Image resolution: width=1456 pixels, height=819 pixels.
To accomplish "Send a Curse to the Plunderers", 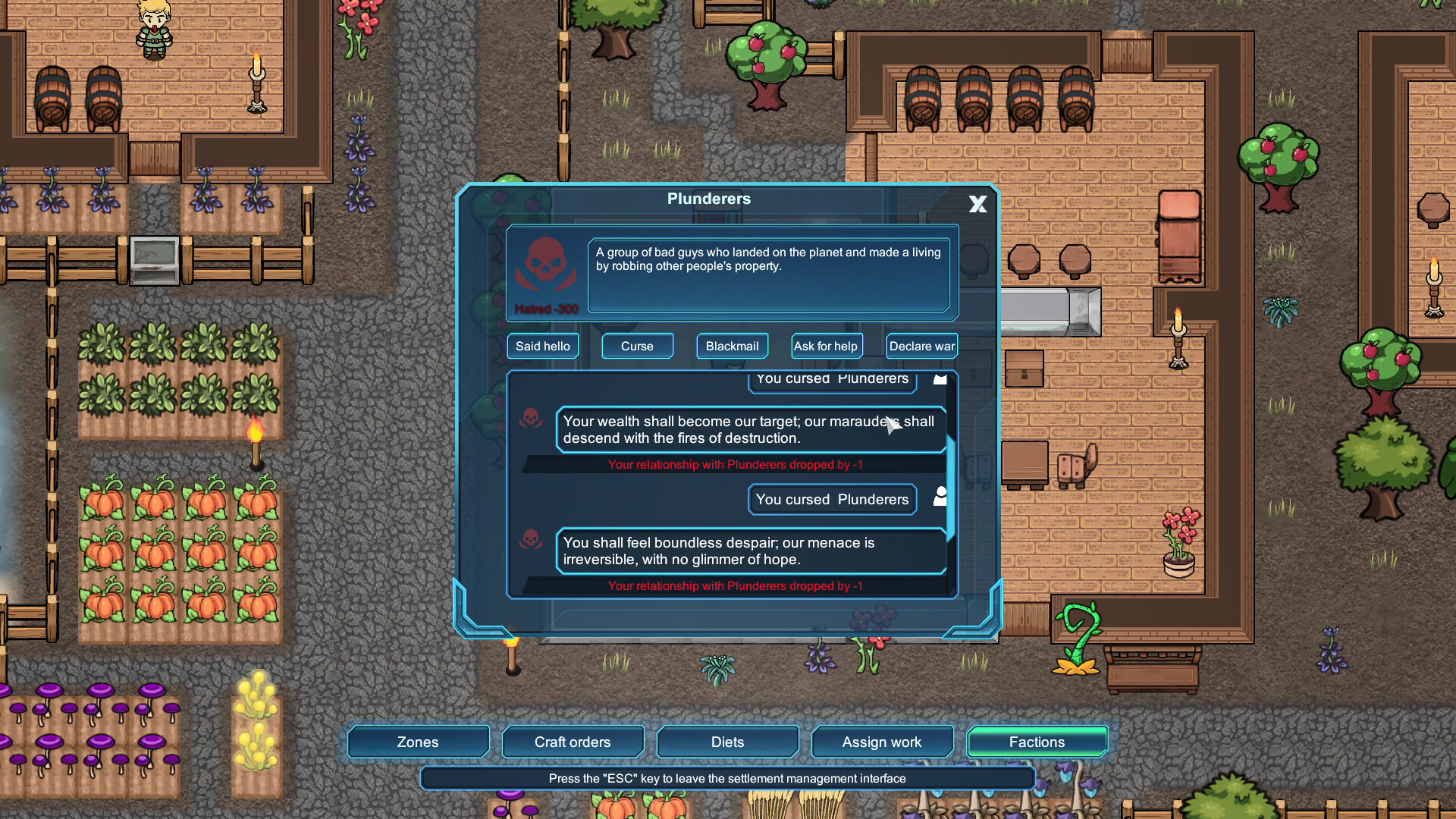I will [x=637, y=346].
